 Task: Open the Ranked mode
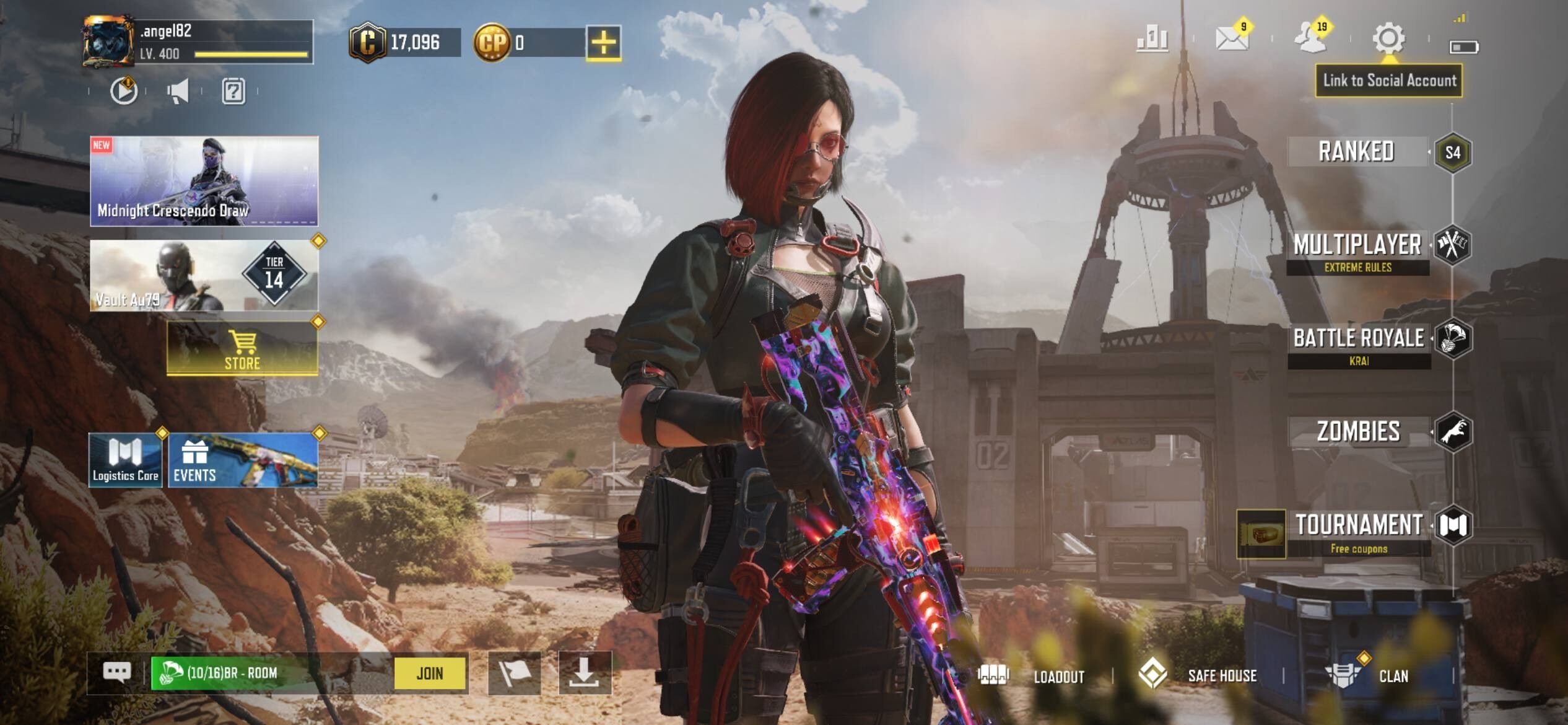[x=1356, y=152]
